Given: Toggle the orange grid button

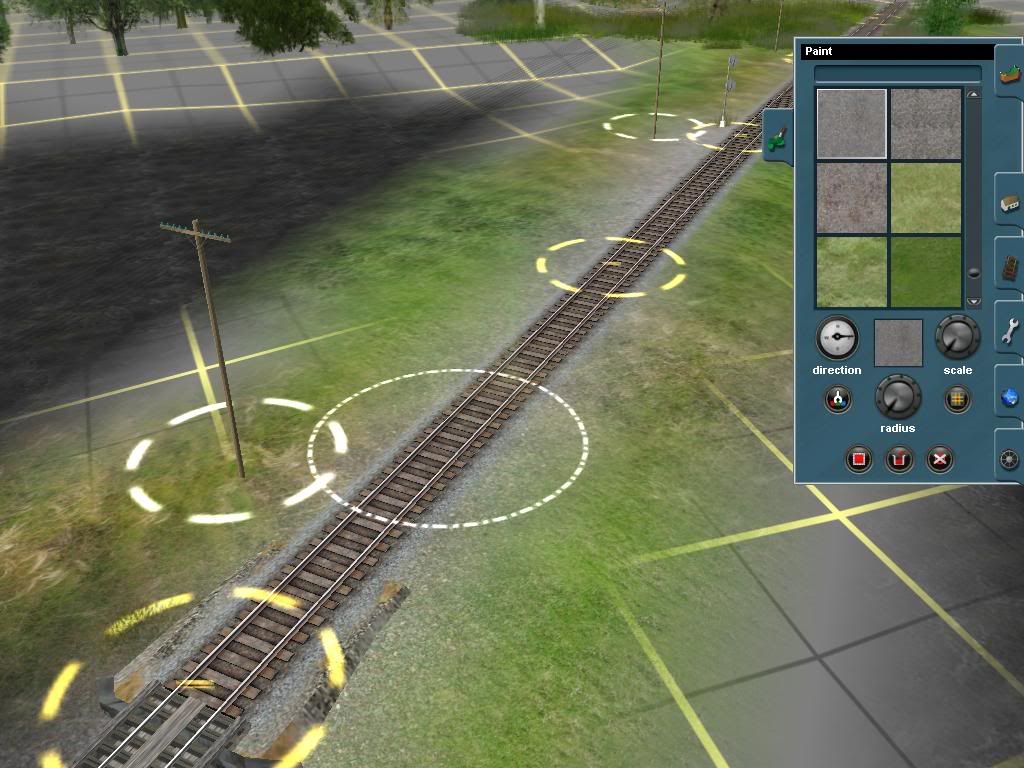Looking at the screenshot, I should [x=957, y=400].
